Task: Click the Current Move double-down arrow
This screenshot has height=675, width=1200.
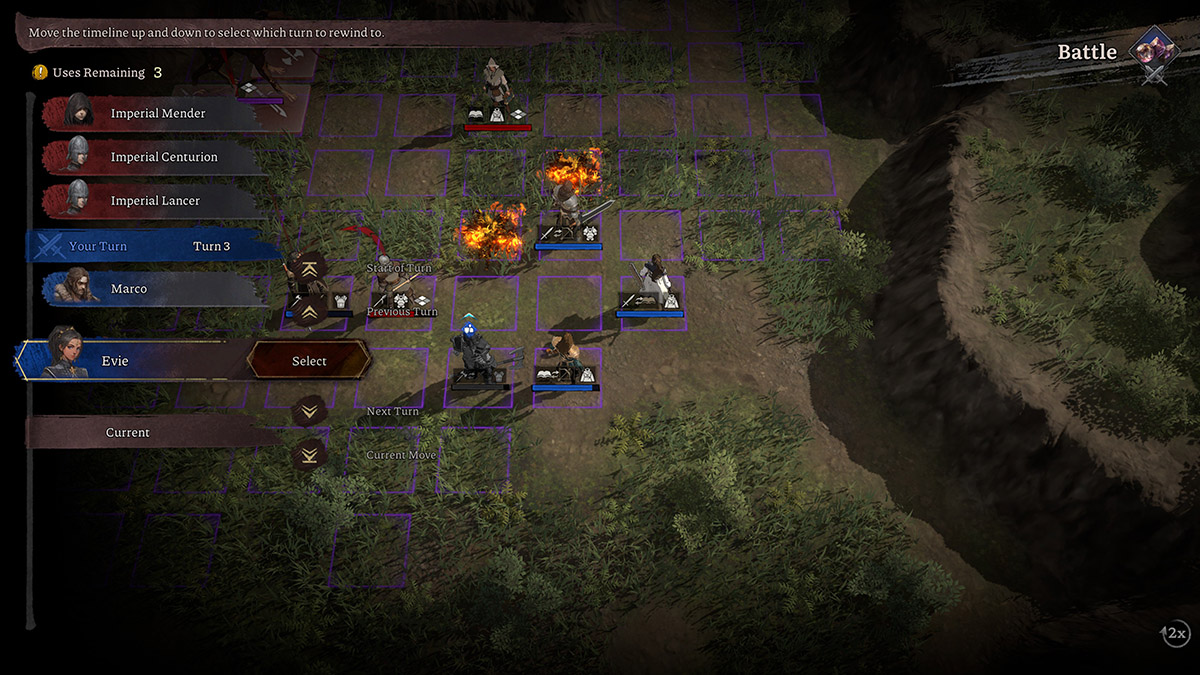Action: pyautogui.click(x=309, y=455)
